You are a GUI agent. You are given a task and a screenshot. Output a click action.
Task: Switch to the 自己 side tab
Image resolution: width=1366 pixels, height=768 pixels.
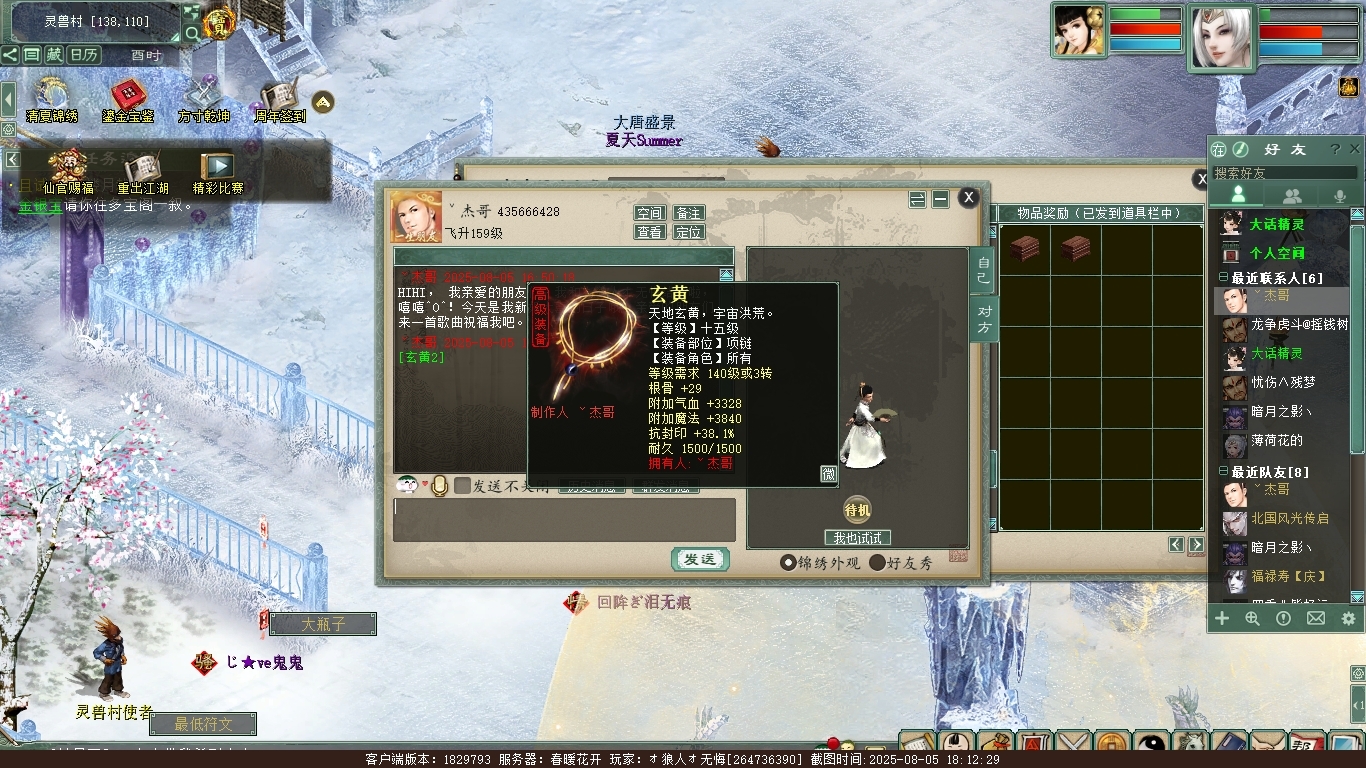click(984, 271)
